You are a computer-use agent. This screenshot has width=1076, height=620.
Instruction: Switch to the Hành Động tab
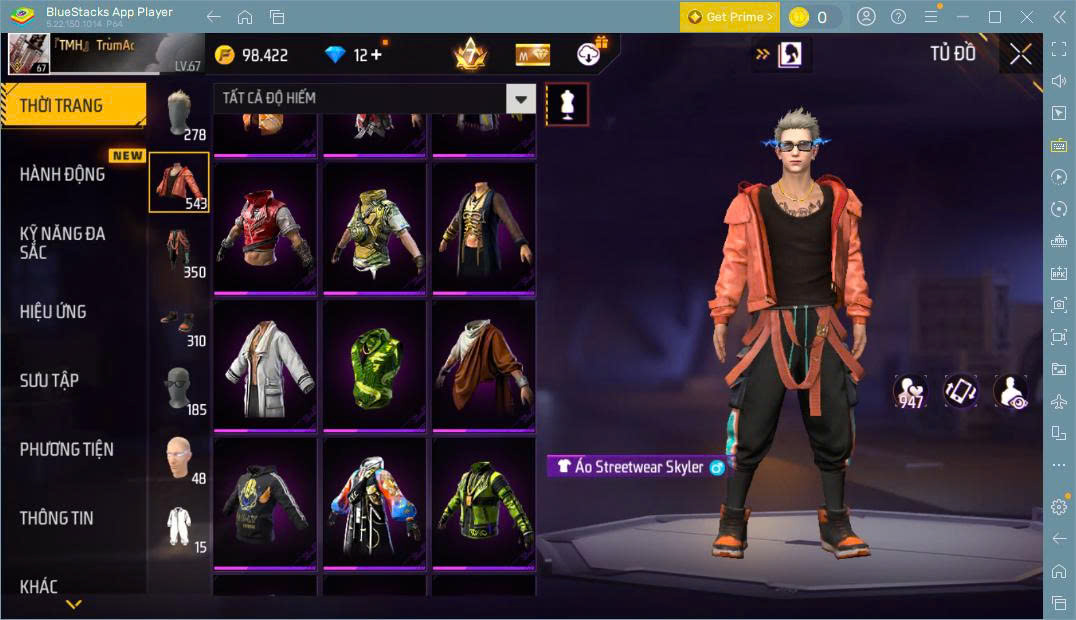click(62, 174)
